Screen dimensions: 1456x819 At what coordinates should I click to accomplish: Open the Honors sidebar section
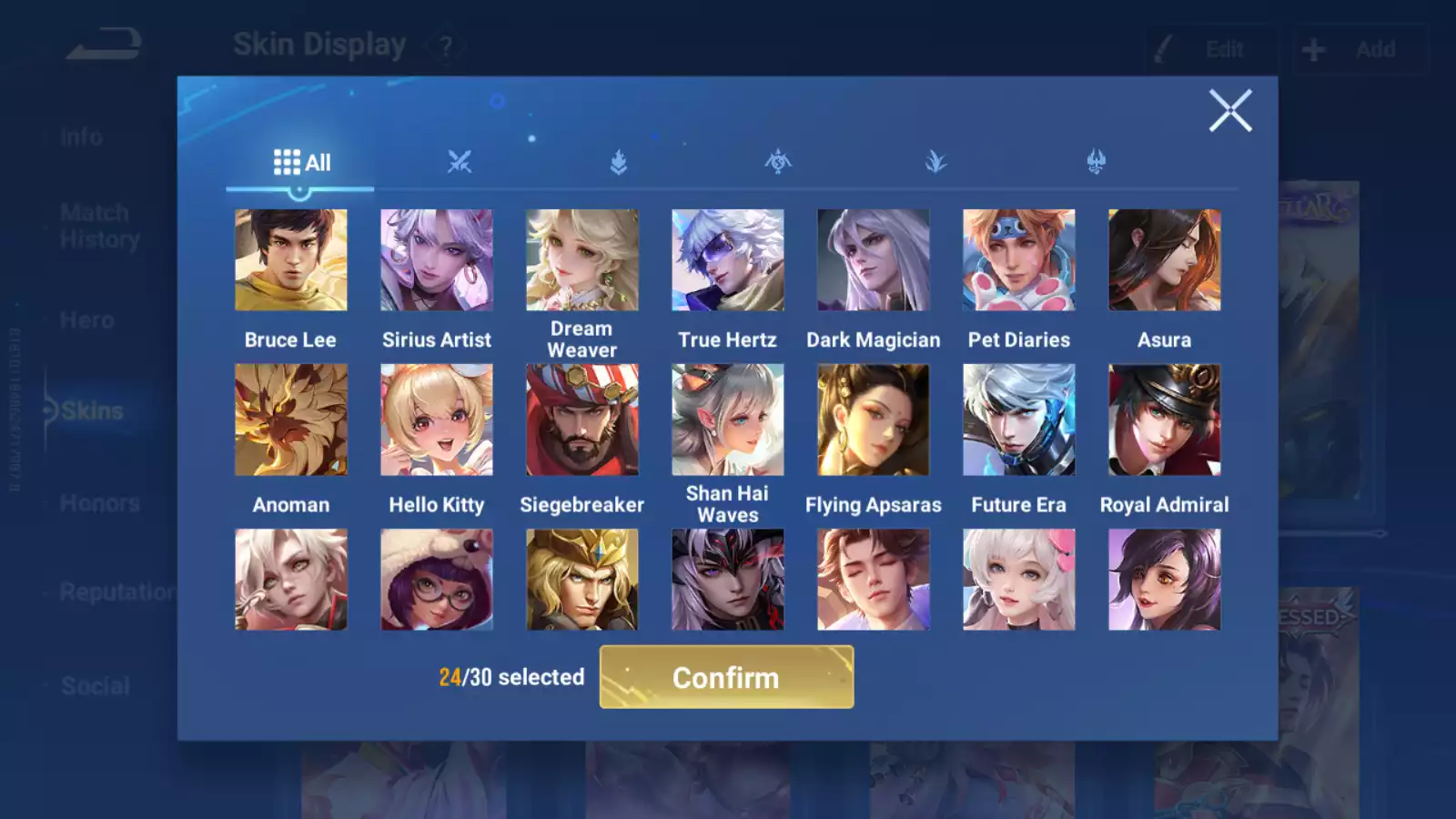[x=98, y=502]
